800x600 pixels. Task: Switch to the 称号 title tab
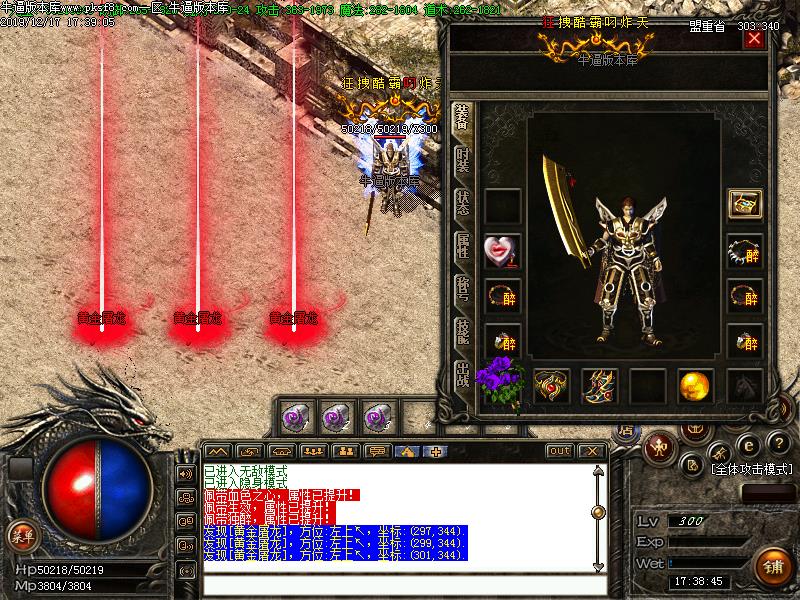pos(463,290)
